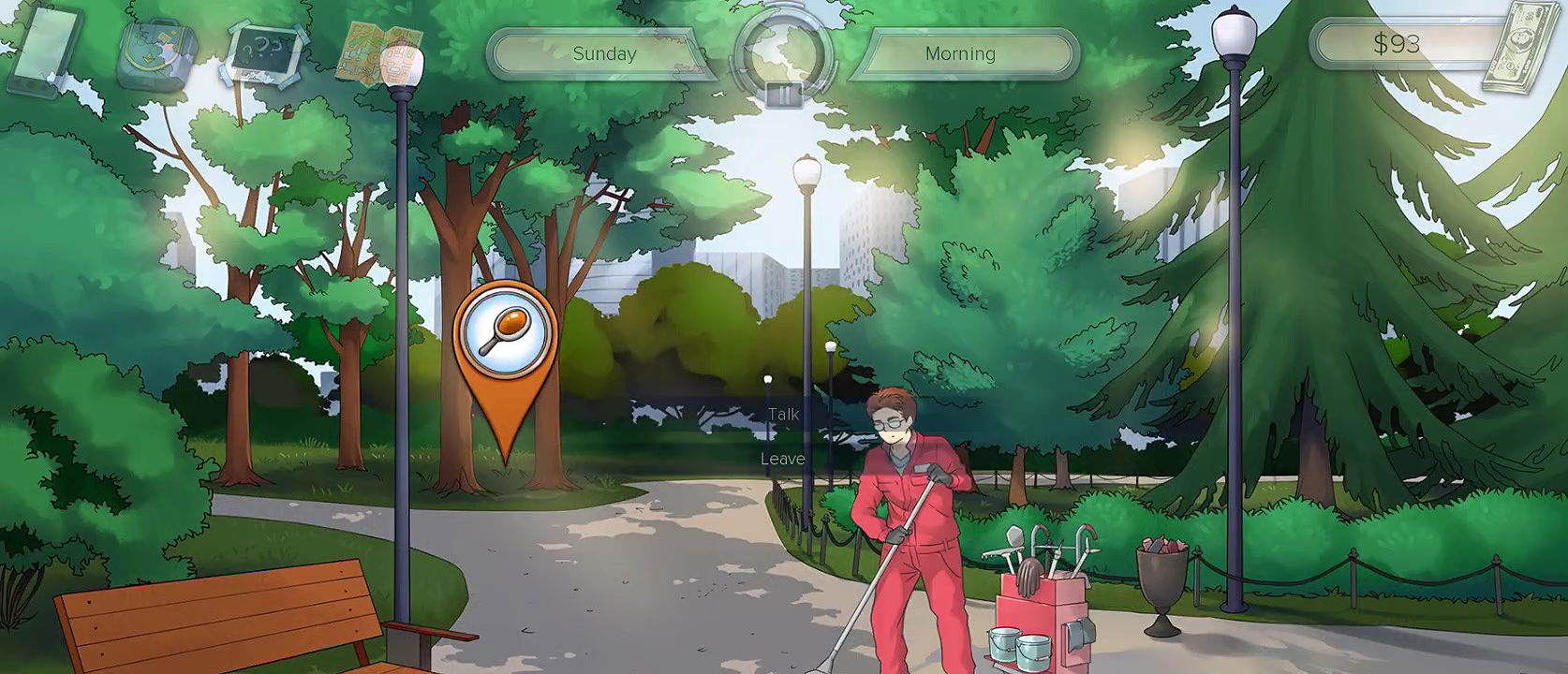Open the city map icon
Screen dimensions: 1568x674
(377, 53)
